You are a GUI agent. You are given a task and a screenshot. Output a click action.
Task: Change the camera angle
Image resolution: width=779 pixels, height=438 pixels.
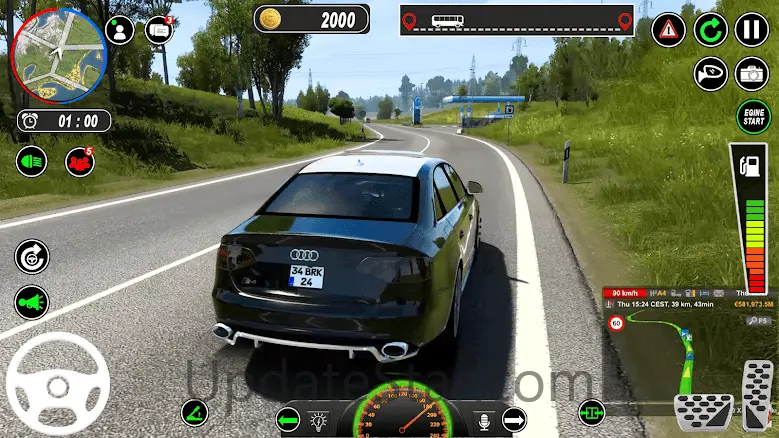click(x=751, y=73)
